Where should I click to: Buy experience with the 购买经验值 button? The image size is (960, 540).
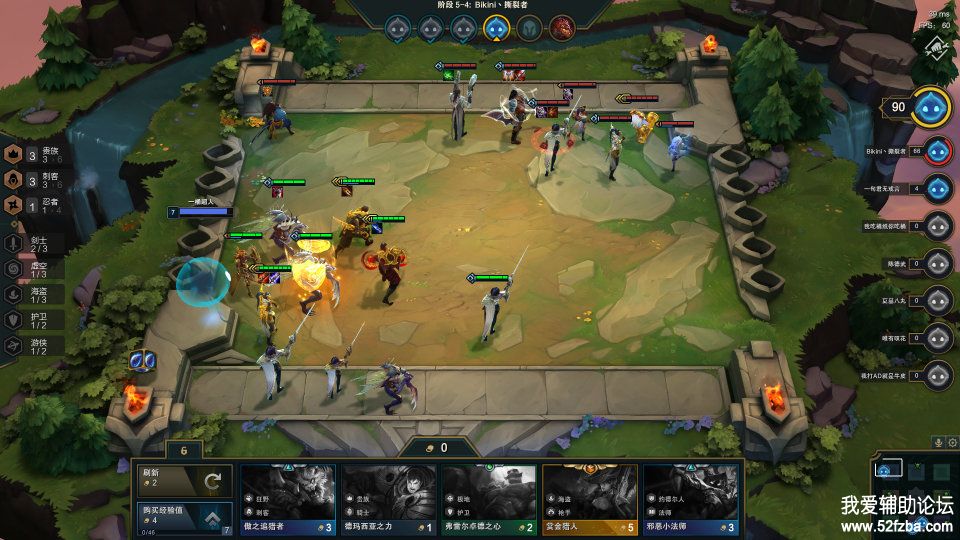click(x=185, y=517)
